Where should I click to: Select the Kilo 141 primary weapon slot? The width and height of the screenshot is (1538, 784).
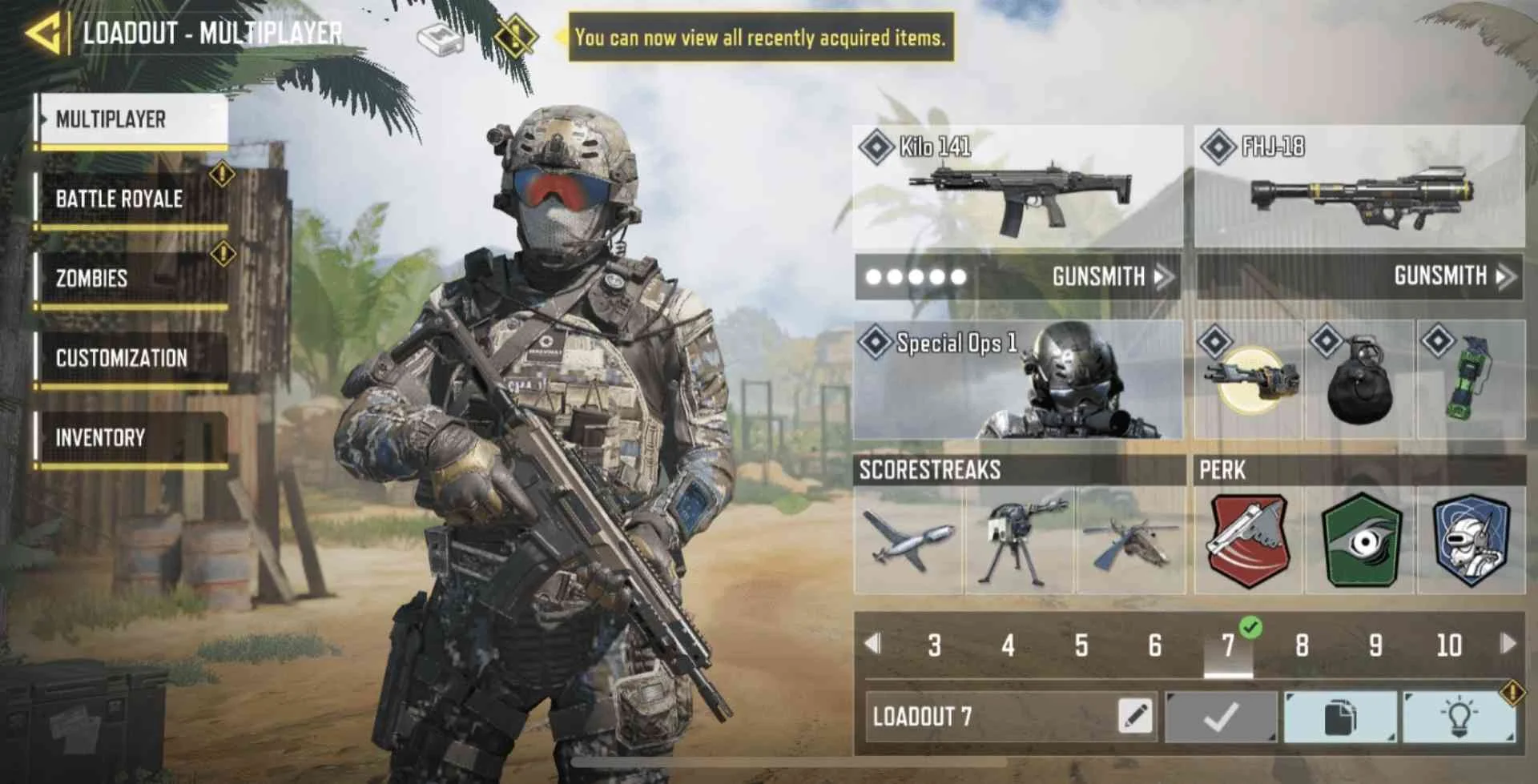click(1017, 187)
